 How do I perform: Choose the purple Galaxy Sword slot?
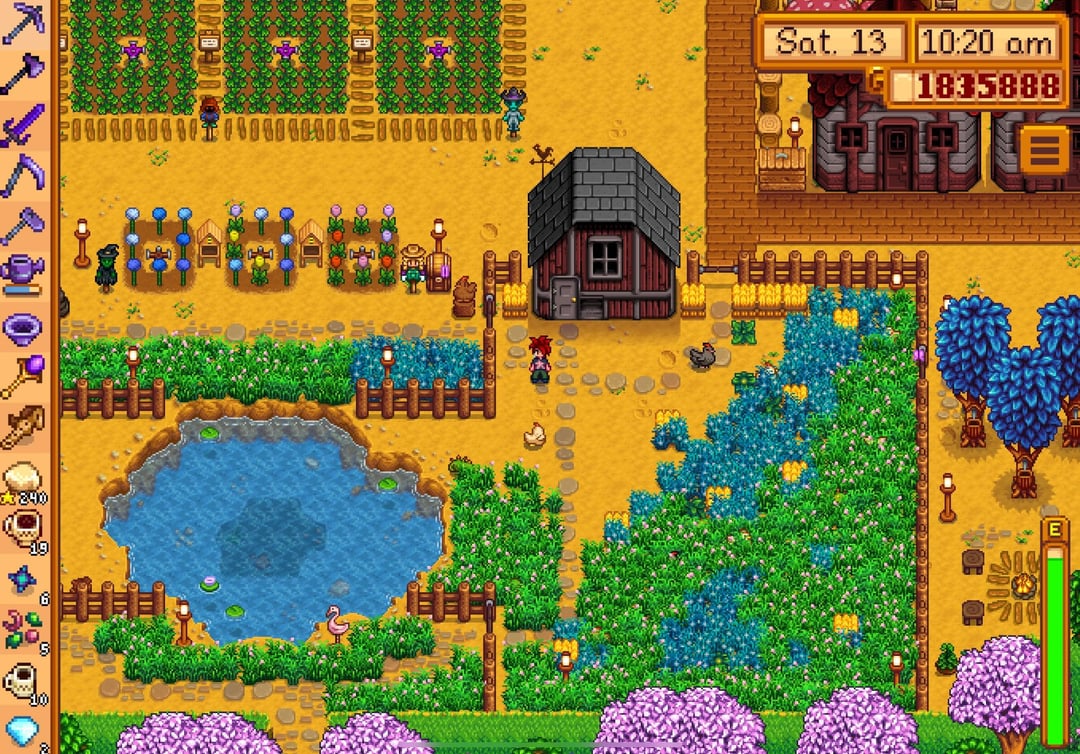(22, 125)
